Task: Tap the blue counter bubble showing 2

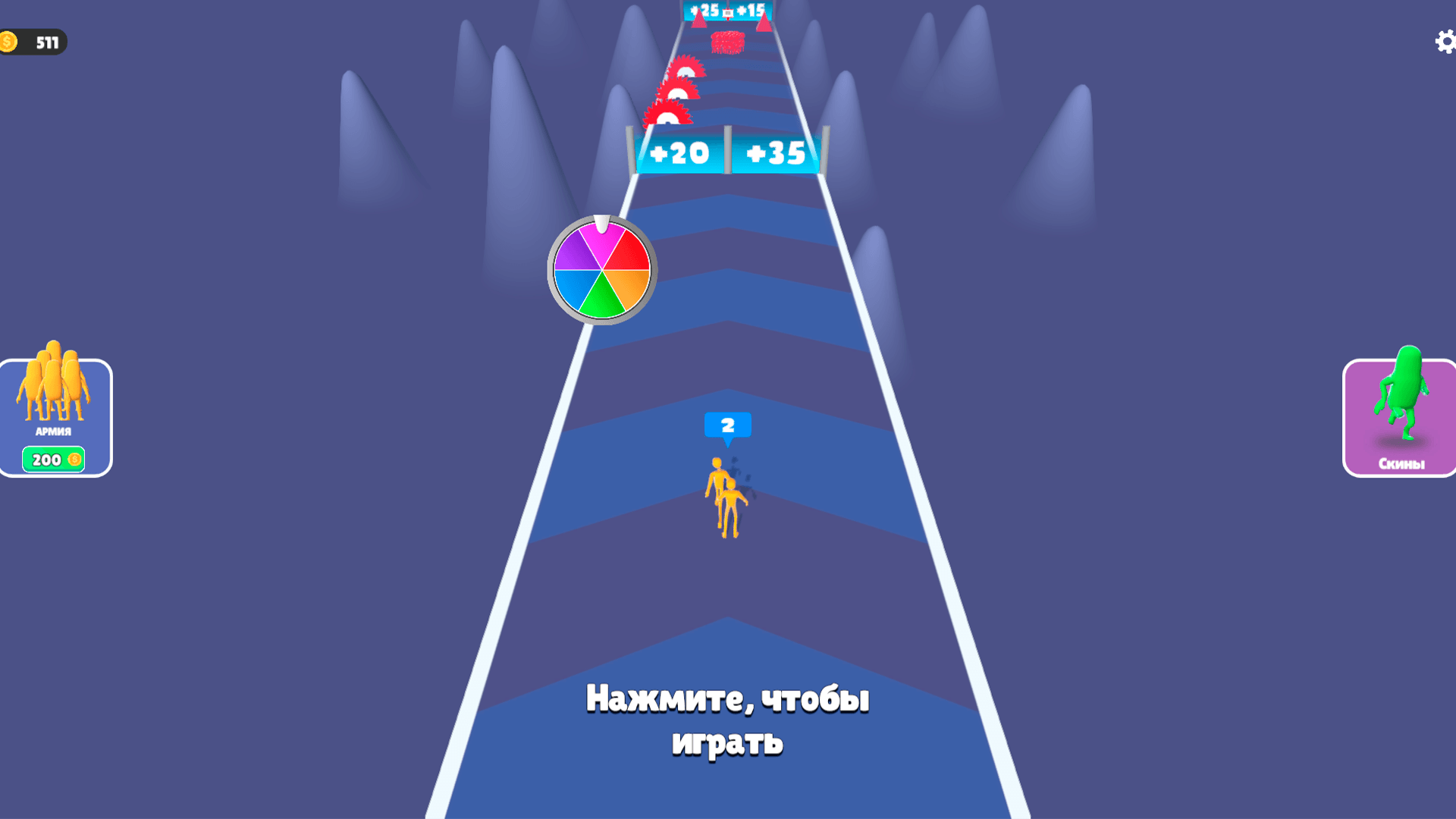Action: point(728,425)
